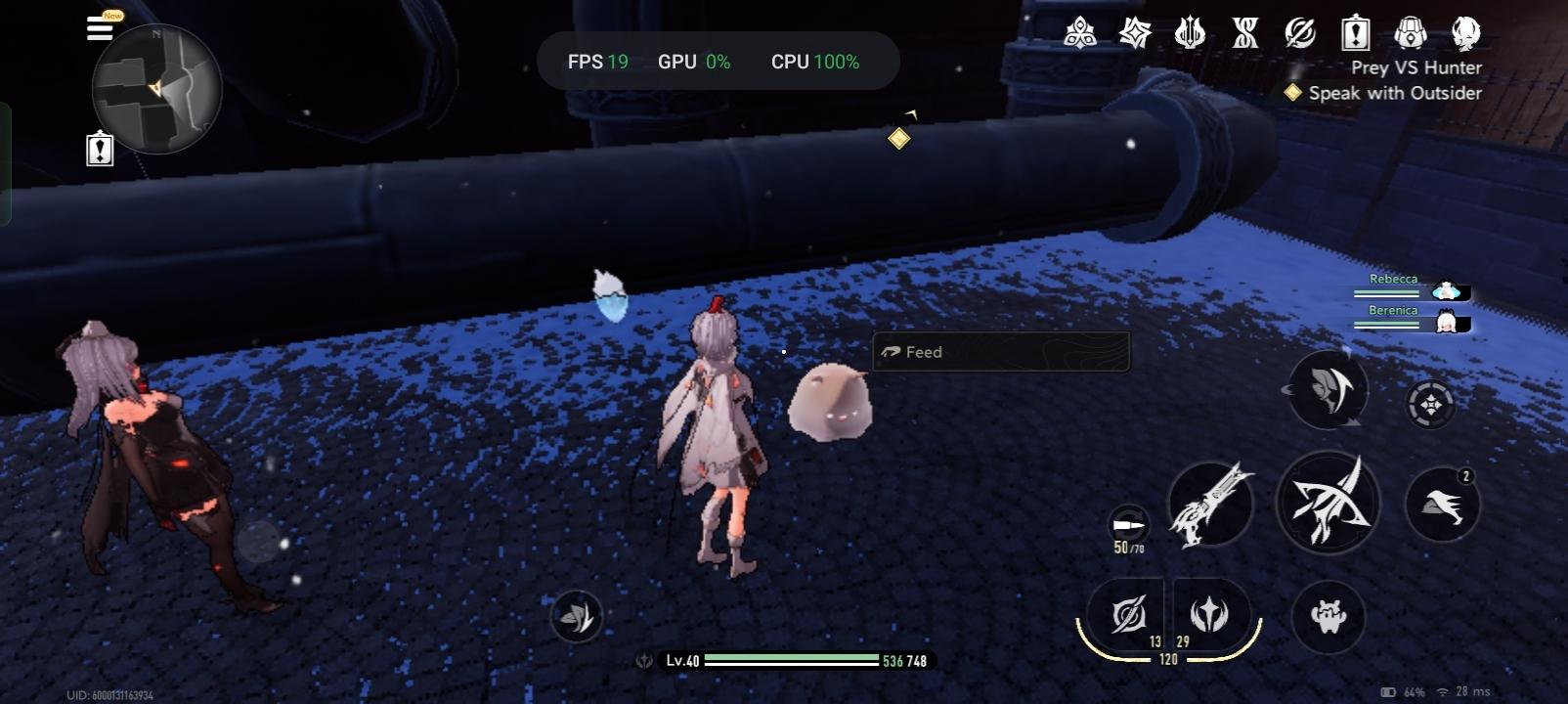The width and height of the screenshot is (1568, 704).
Task: Activate the dash dodge button
Action: pyautogui.click(x=1442, y=505)
